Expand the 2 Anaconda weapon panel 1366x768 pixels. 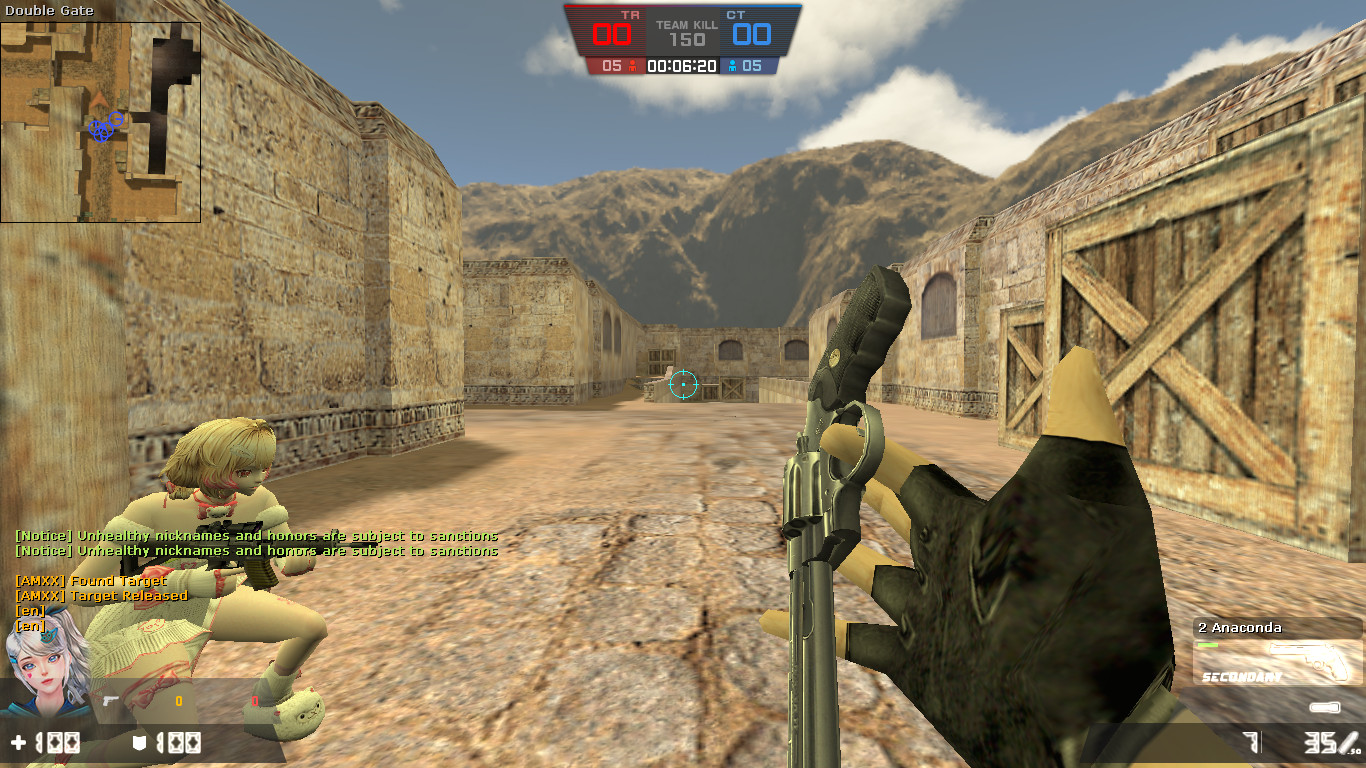1240,628
